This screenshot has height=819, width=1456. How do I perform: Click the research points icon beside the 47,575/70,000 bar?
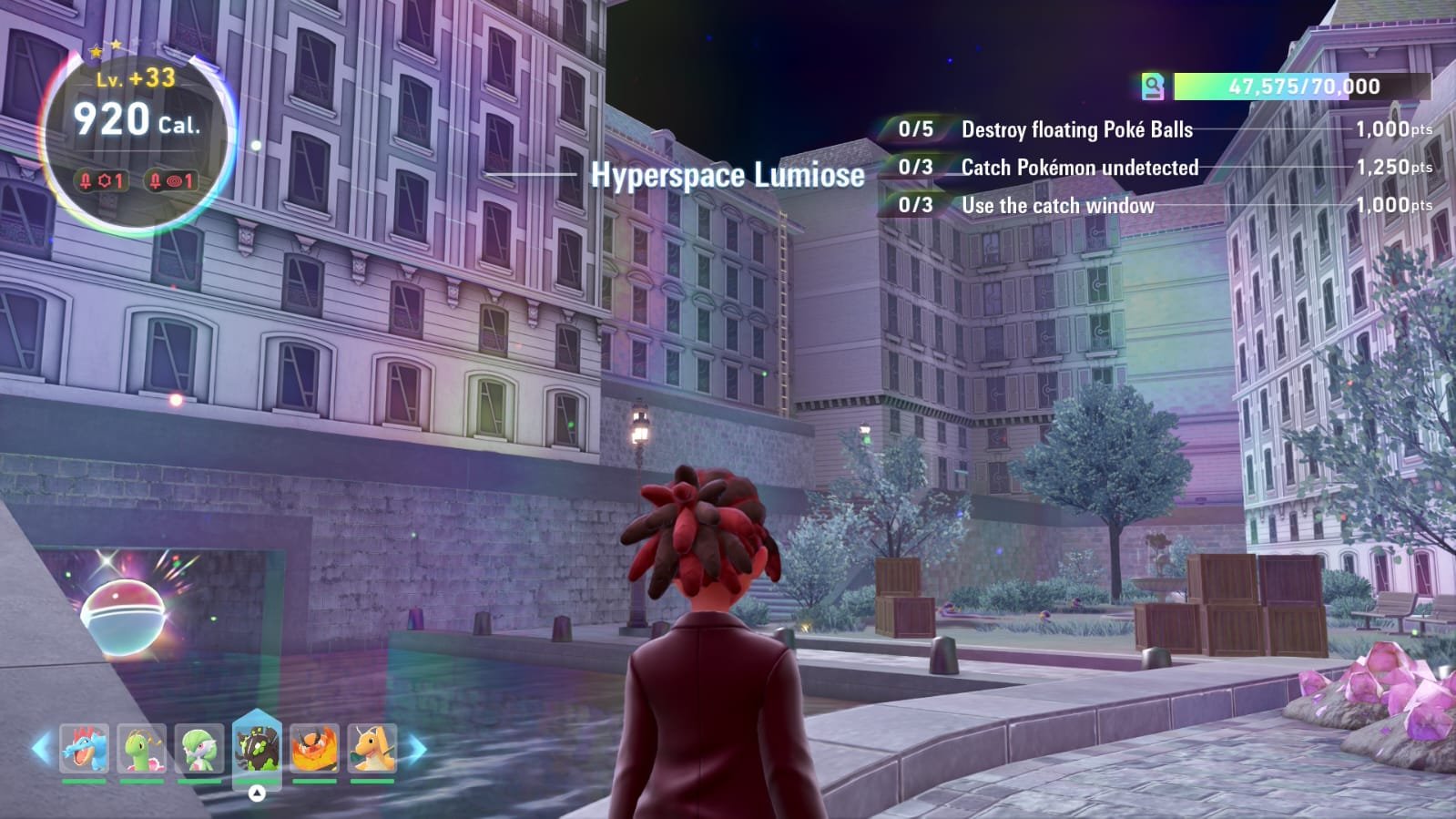1153,87
